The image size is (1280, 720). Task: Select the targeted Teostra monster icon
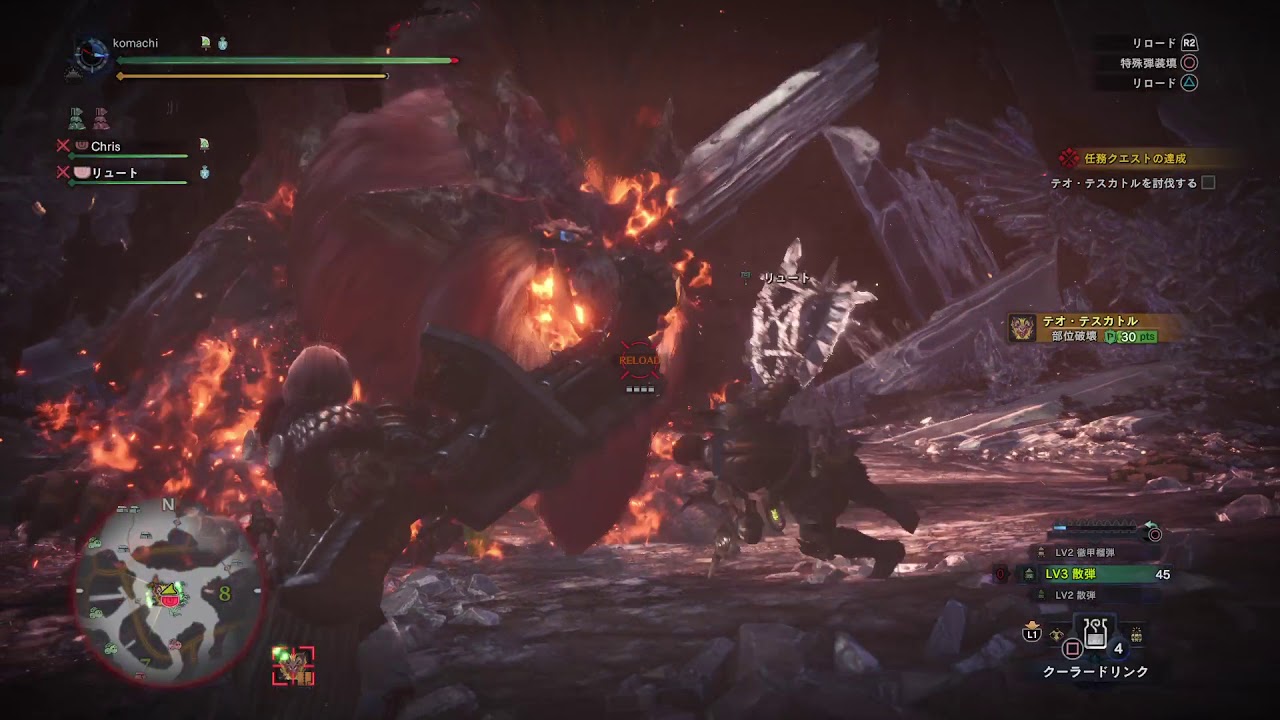click(293, 666)
